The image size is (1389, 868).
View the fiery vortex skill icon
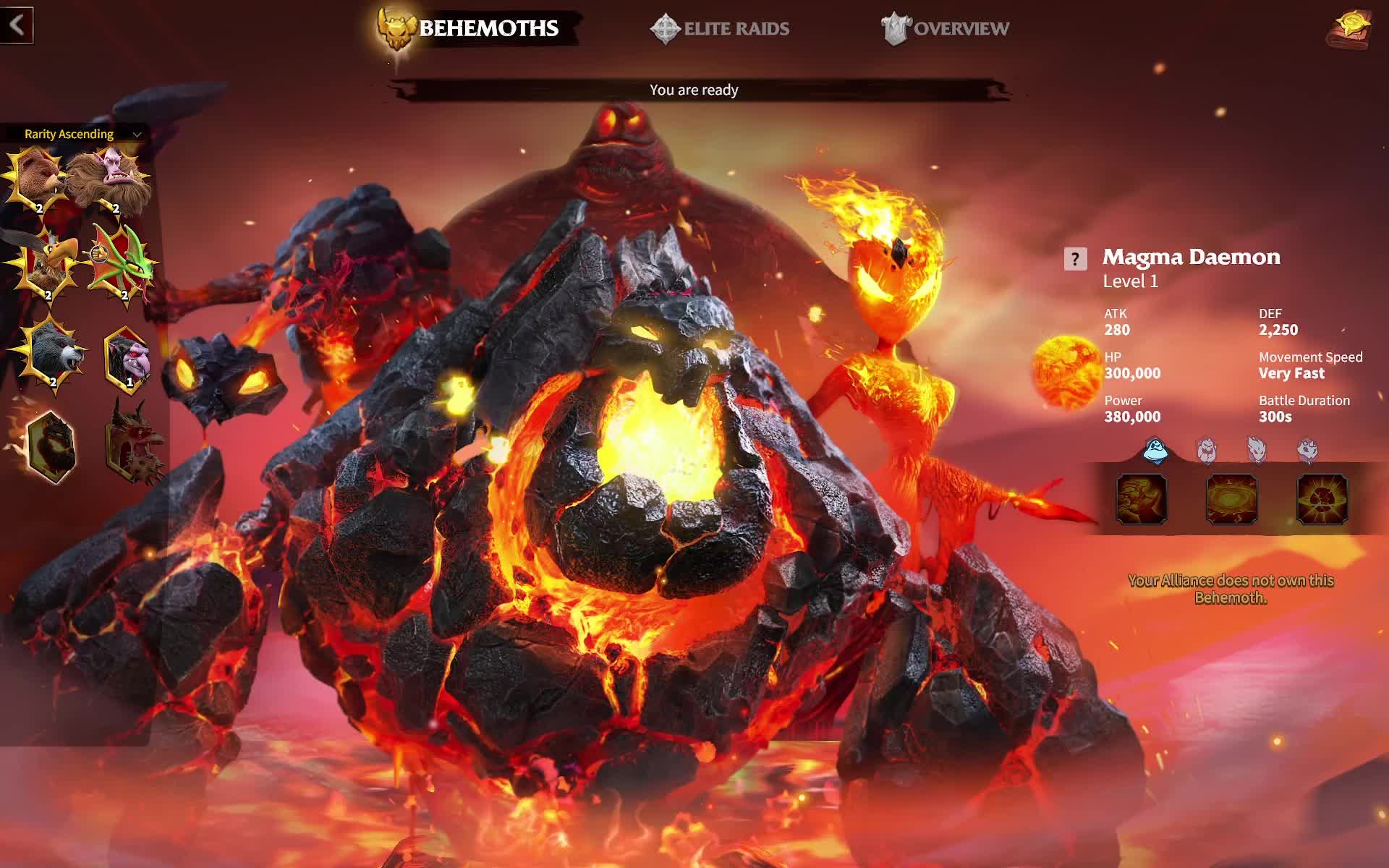pos(1230,499)
